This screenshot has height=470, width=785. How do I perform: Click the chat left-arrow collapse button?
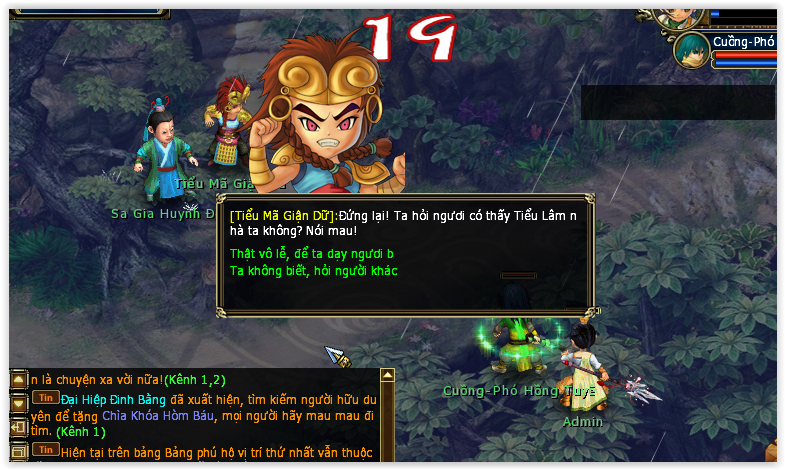pos(18,427)
